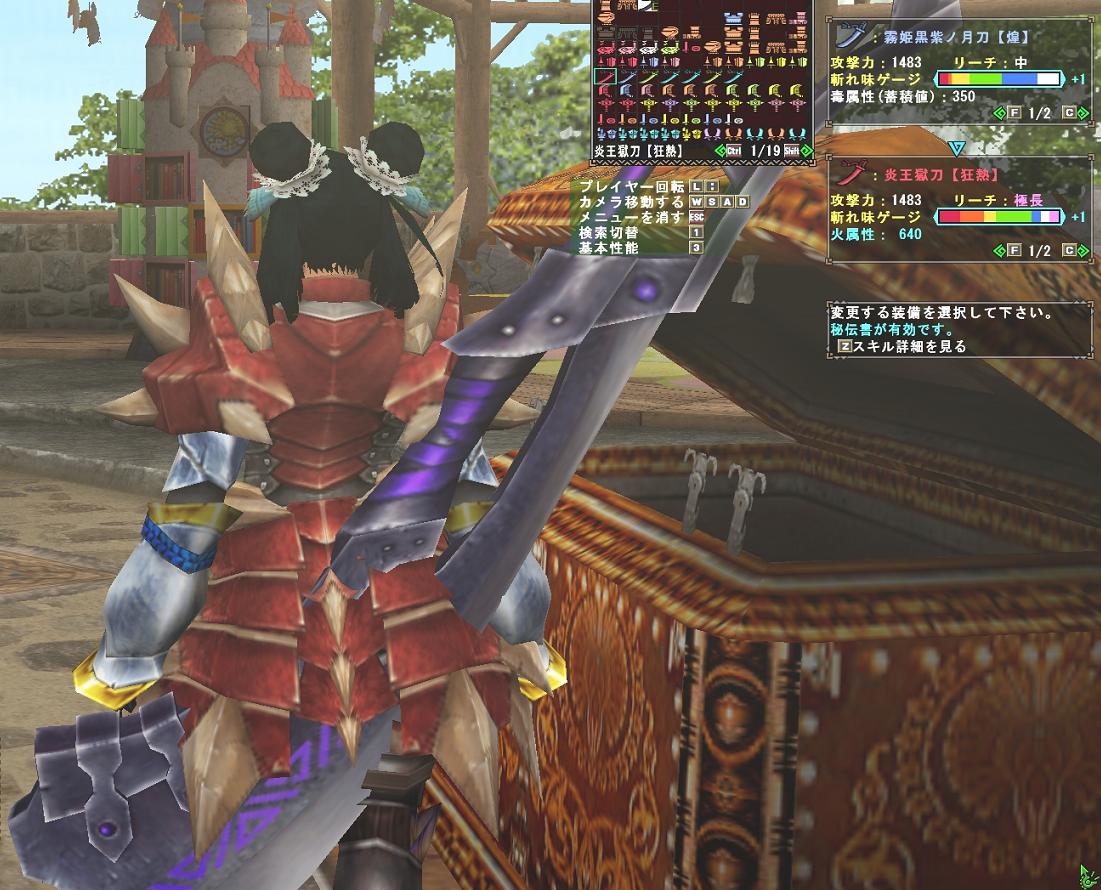Go to previous equipment box page arrow
This screenshot has height=890, width=1101.
(719, 150)
